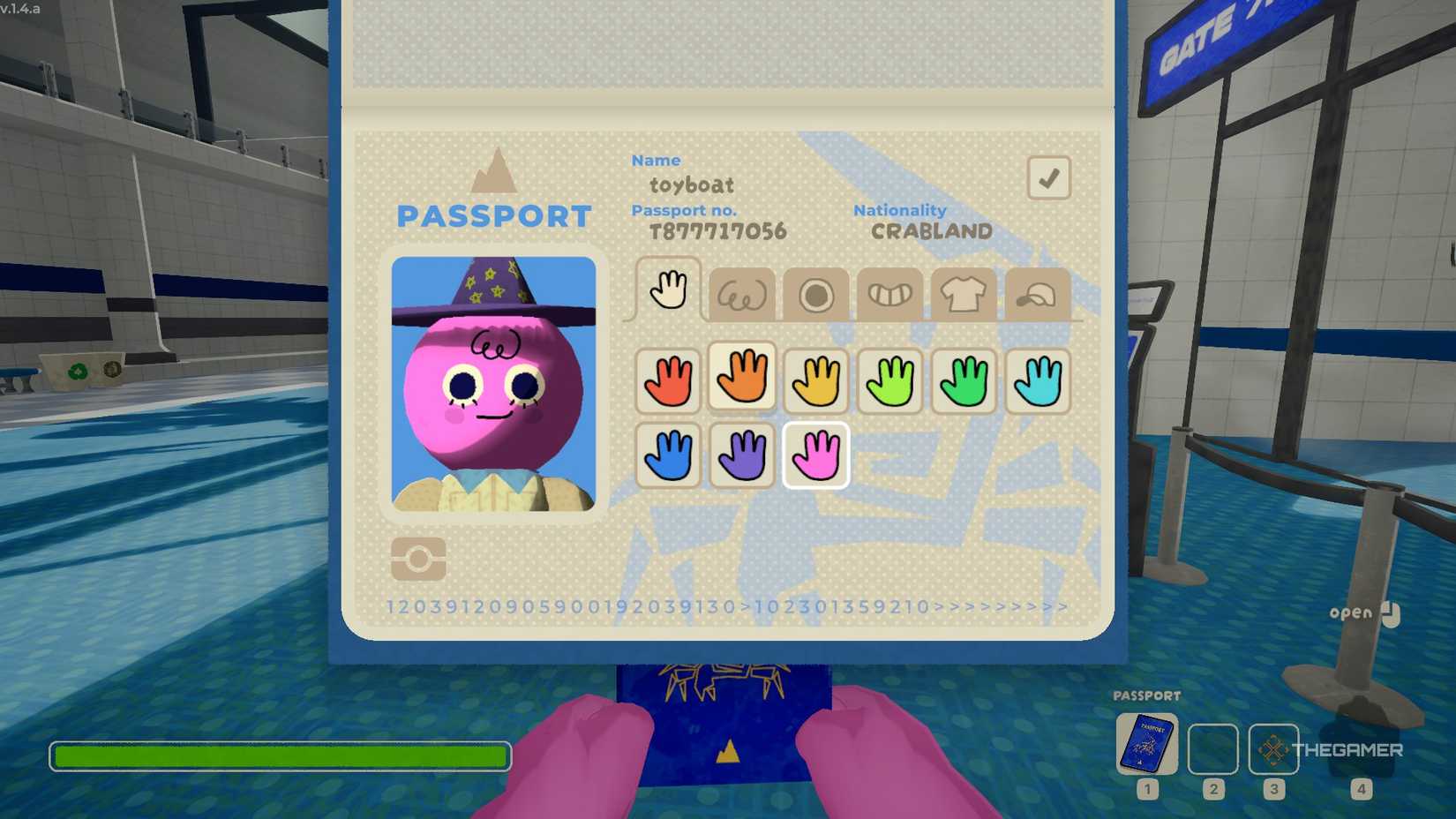Click the camera icon below the portrait

pyautogui.click(x=418, y=559)
